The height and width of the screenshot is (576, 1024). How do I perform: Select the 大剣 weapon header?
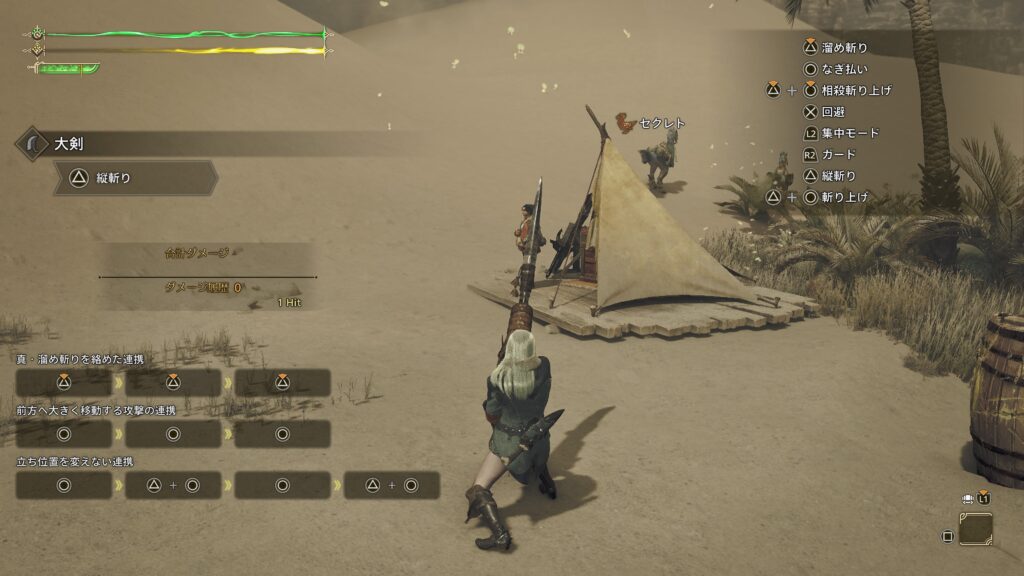point(70,144)
